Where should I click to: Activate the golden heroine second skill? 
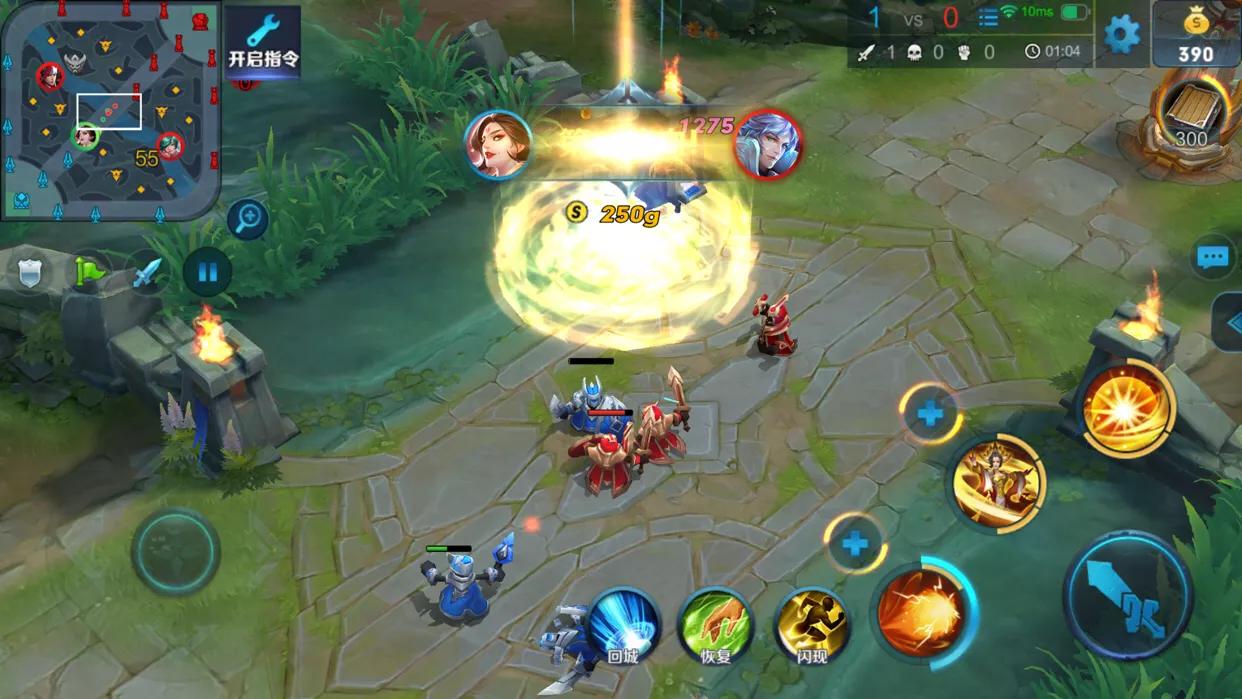click(x=996, y=484)
